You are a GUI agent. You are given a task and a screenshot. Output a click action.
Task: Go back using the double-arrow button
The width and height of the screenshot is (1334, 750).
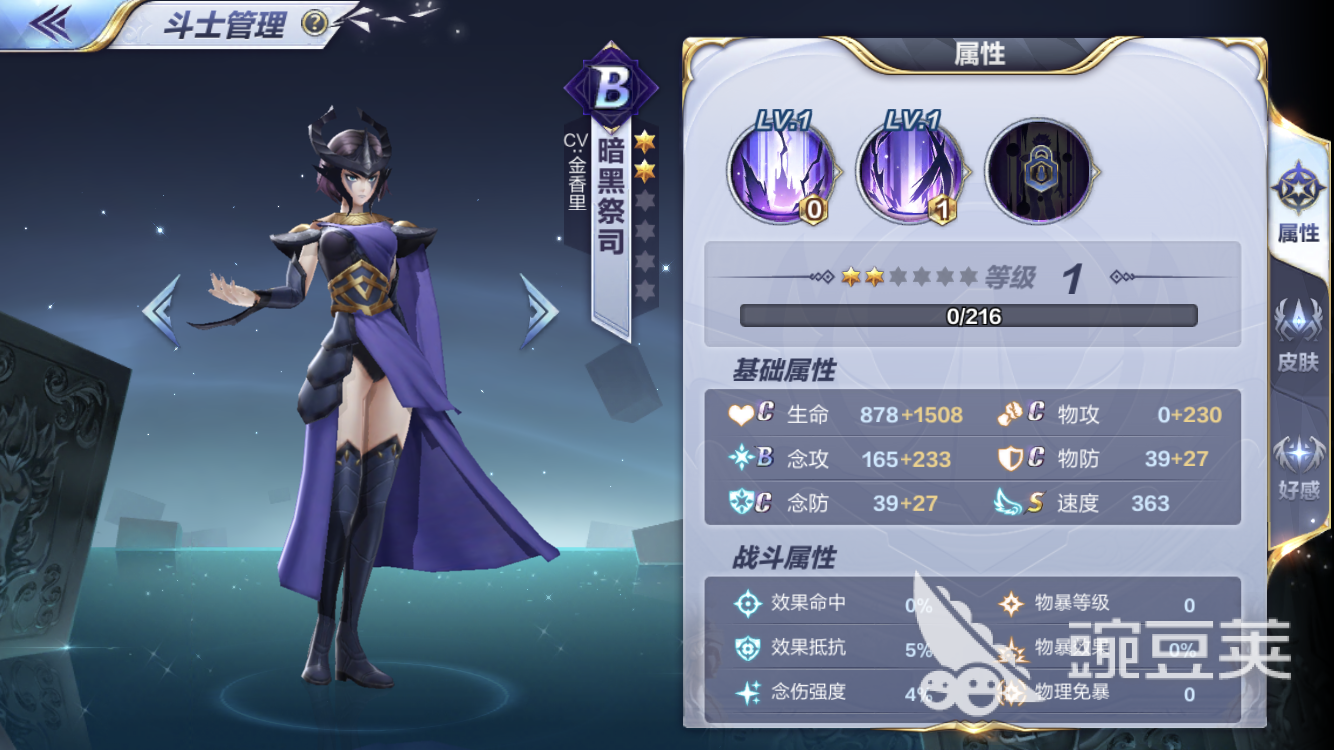(x=49, y=22)
